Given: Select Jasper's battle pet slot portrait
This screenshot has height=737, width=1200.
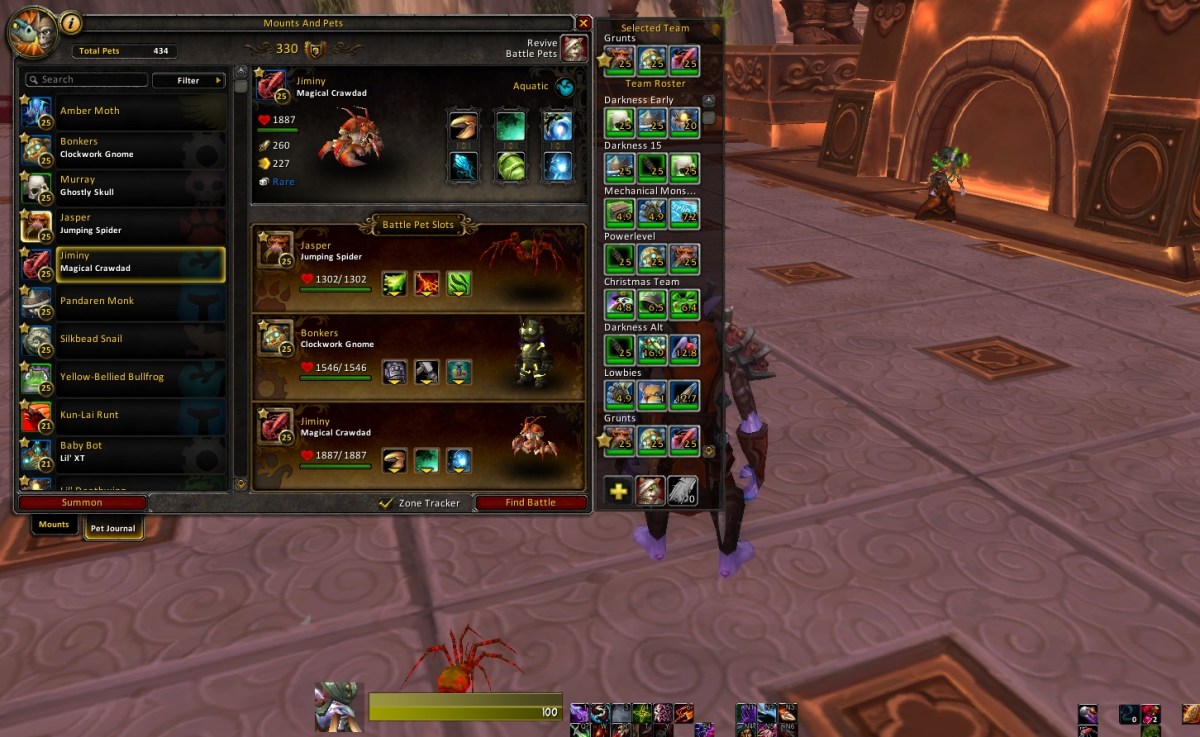Looking at the screenshot, I should (x=276, y=250).
